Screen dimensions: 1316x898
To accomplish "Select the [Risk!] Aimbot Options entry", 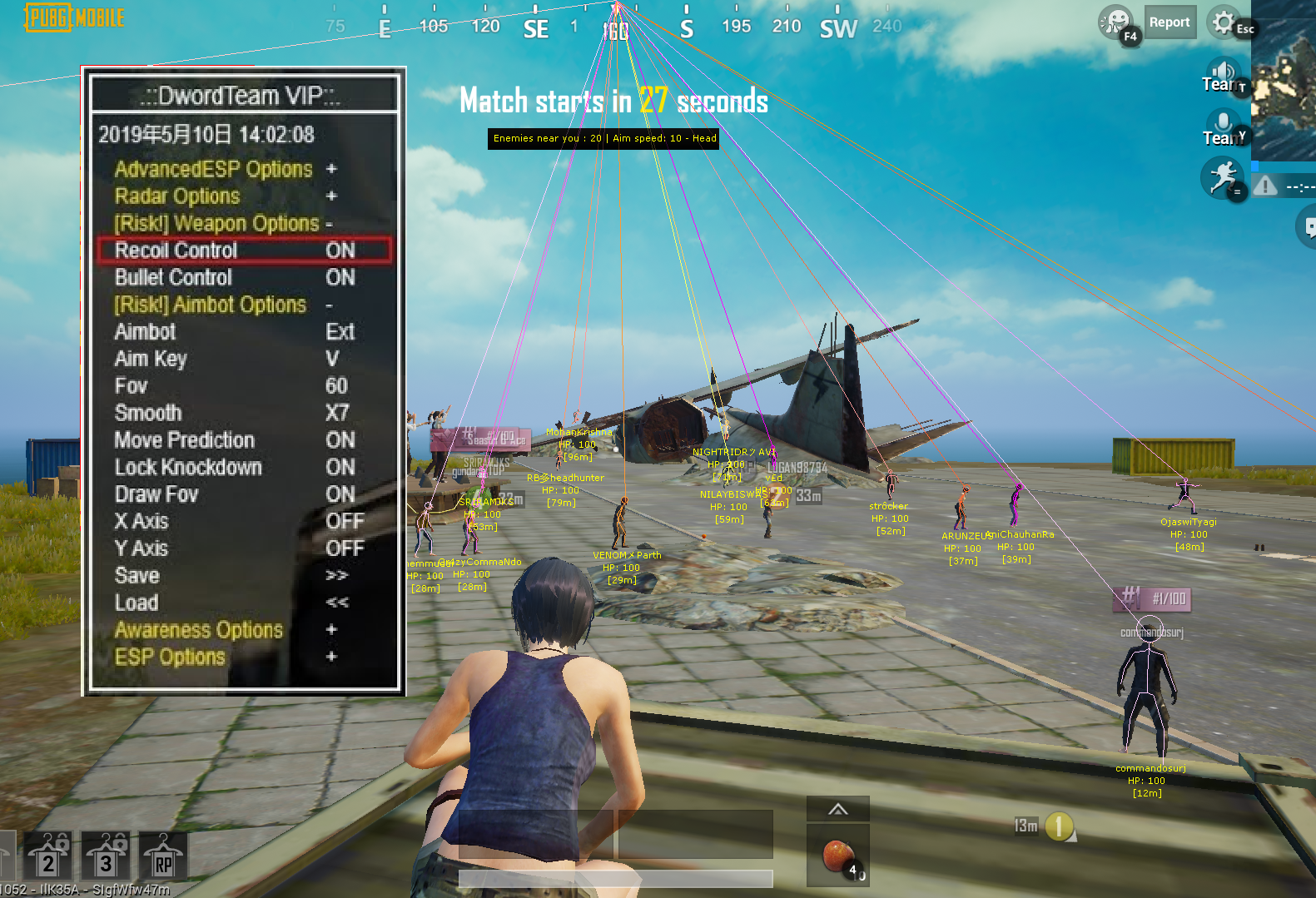I will [221, 305].
